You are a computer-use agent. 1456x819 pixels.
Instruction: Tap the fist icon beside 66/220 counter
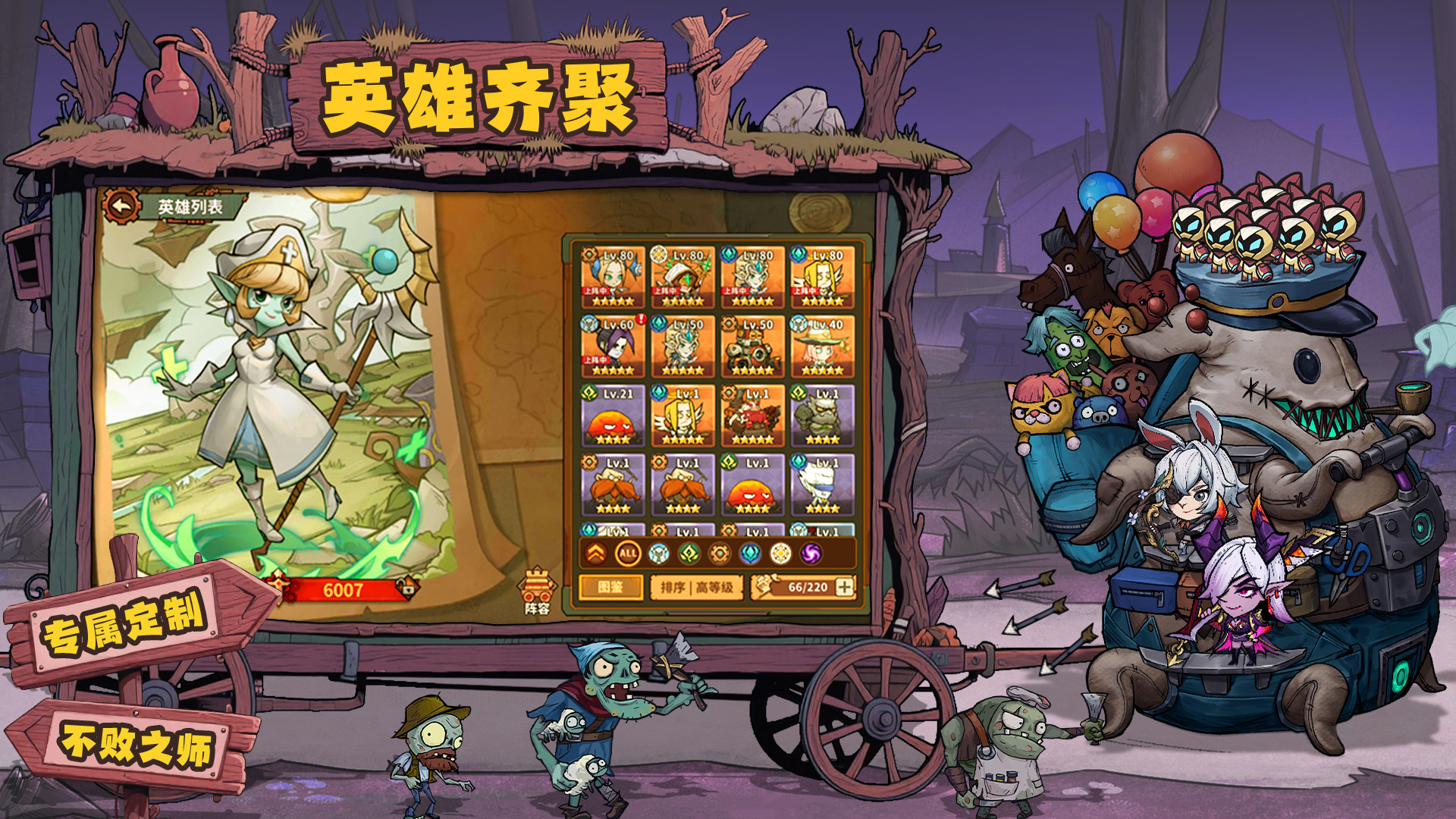(766, 588)
